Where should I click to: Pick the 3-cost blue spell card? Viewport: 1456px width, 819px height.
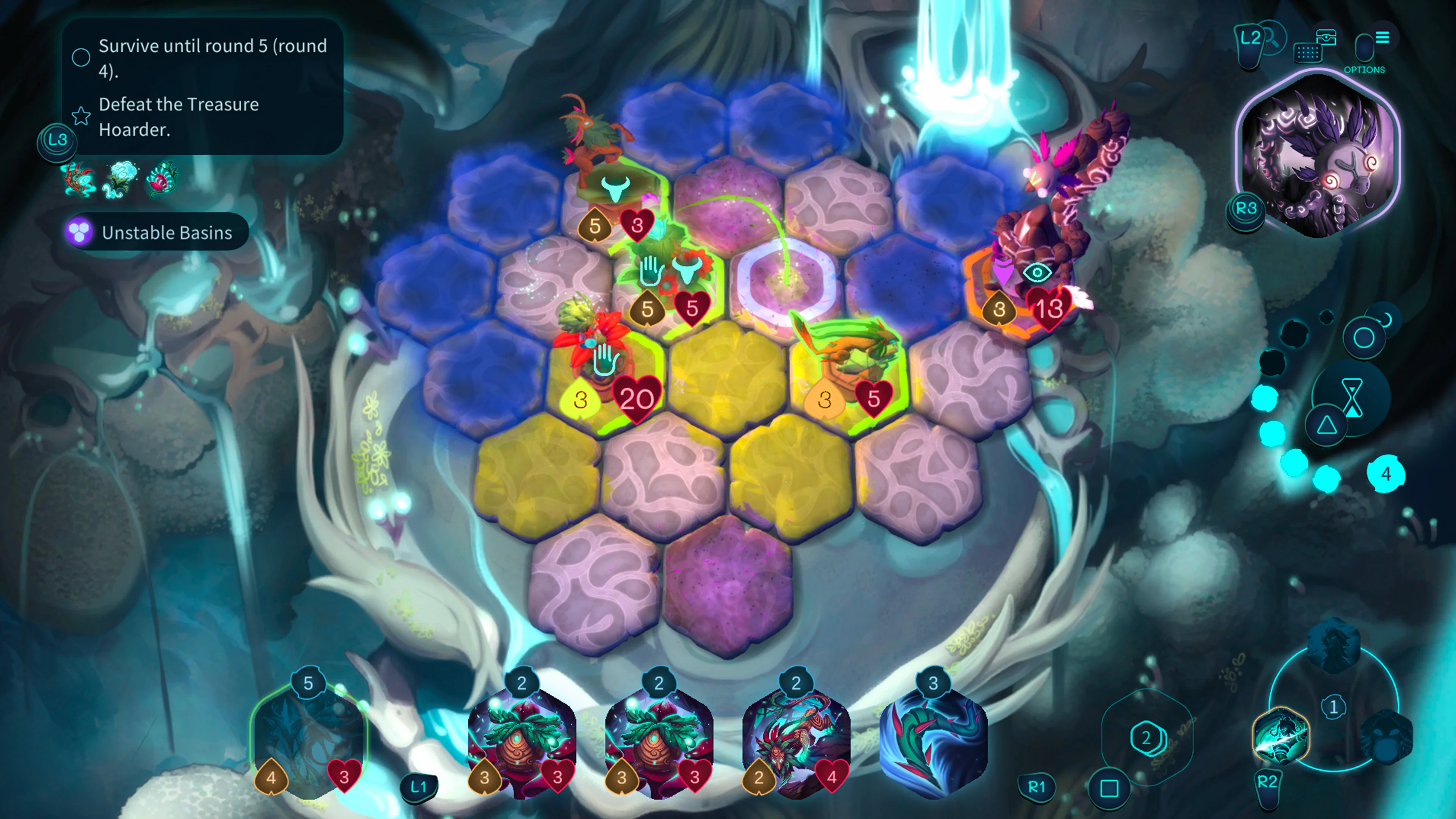point(933,741)
